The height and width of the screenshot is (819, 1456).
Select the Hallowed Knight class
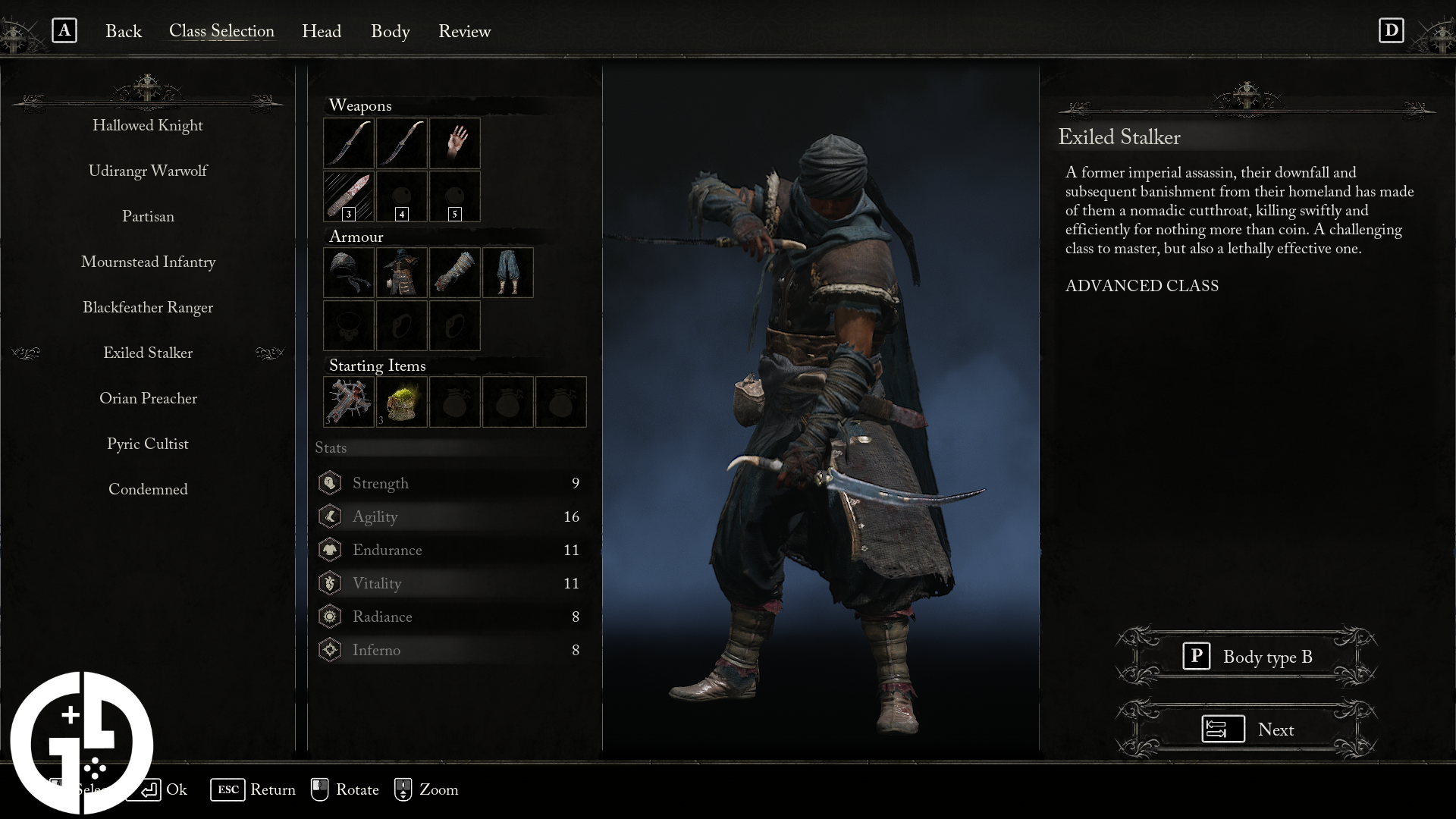148,125
